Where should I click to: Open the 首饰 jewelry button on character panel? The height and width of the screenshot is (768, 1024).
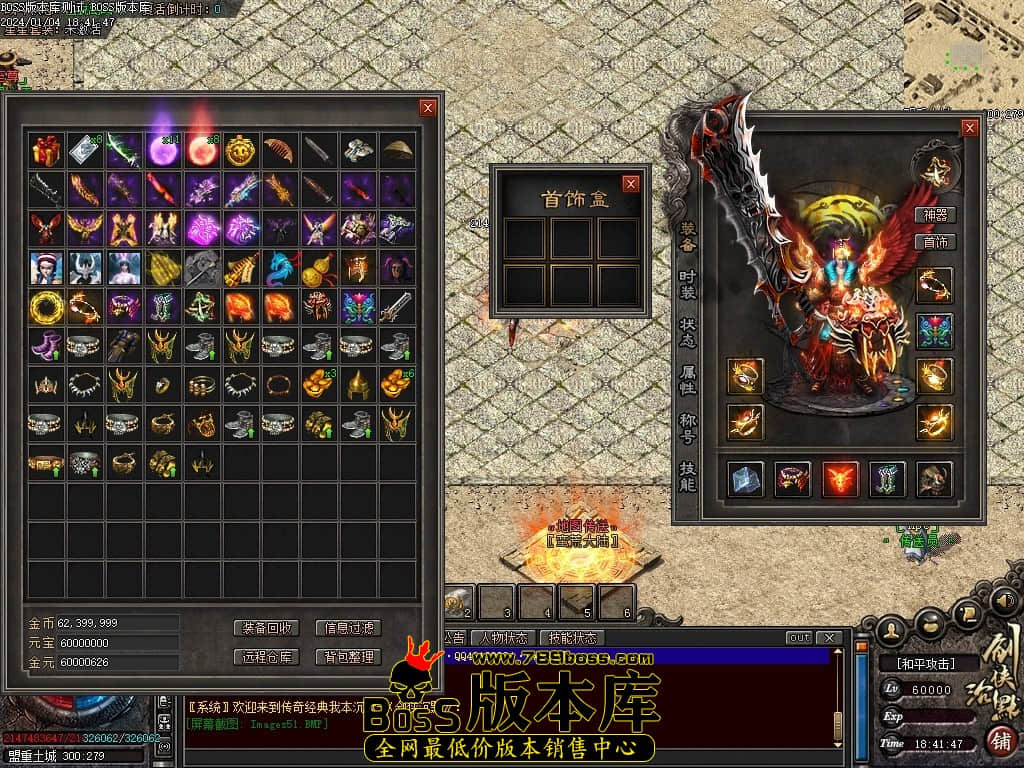click(935, 242)
